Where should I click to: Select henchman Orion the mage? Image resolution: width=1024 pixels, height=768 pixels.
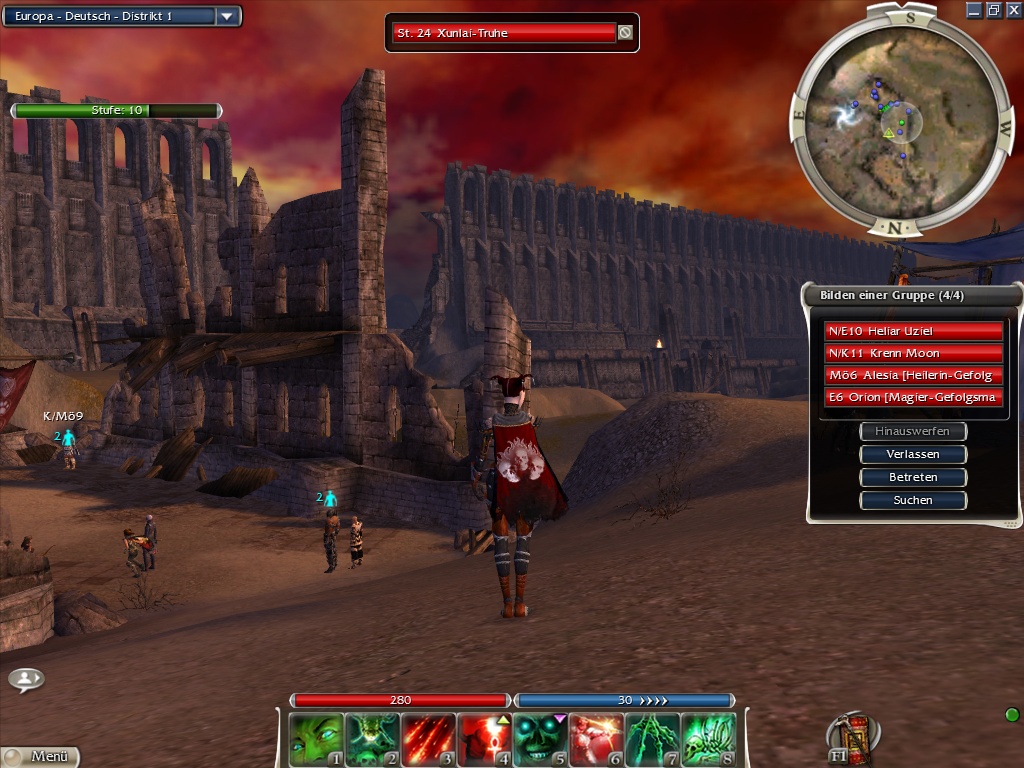[913, 397]
